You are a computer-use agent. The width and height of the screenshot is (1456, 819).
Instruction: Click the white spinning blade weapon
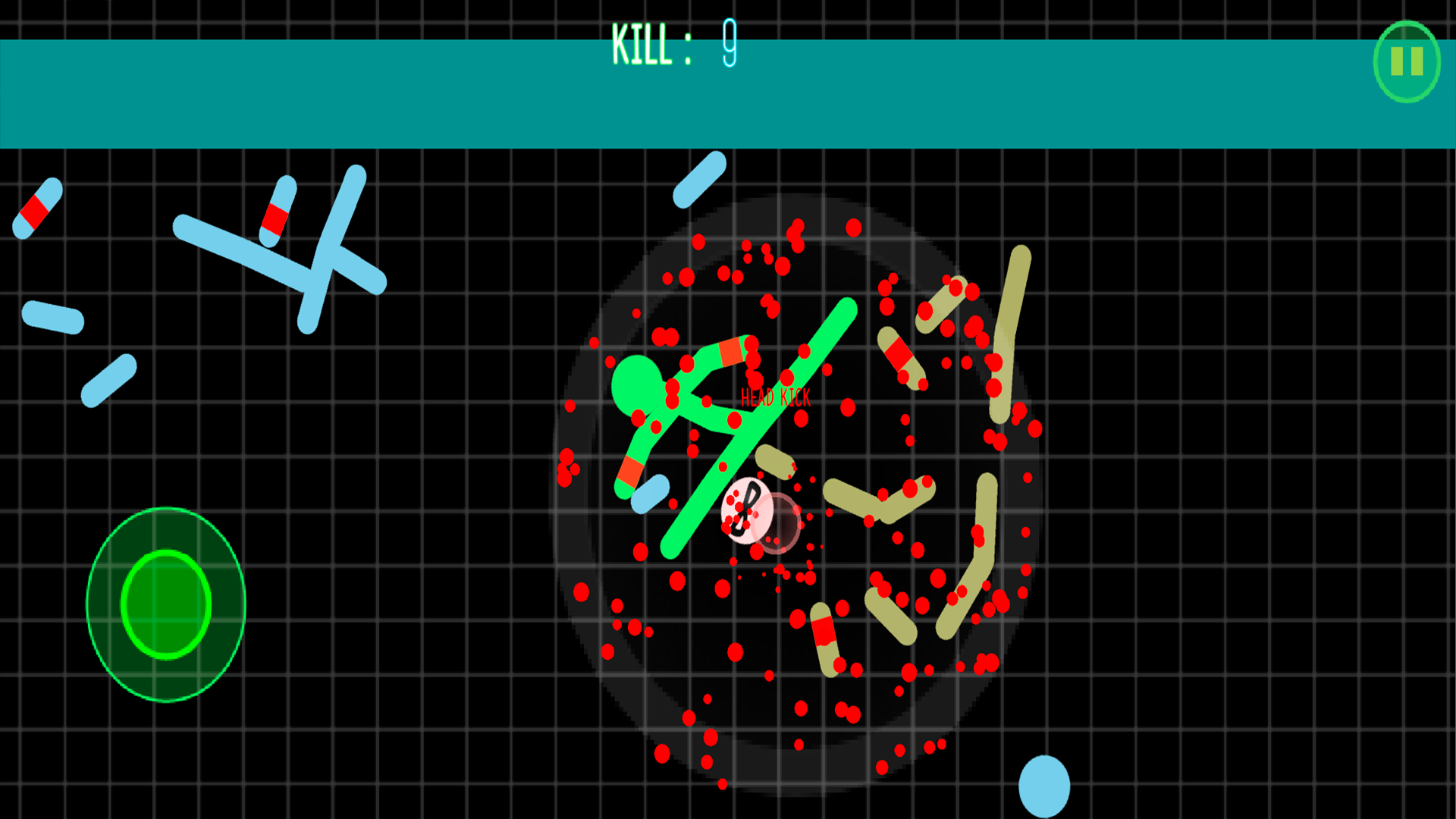coord(747,510)
